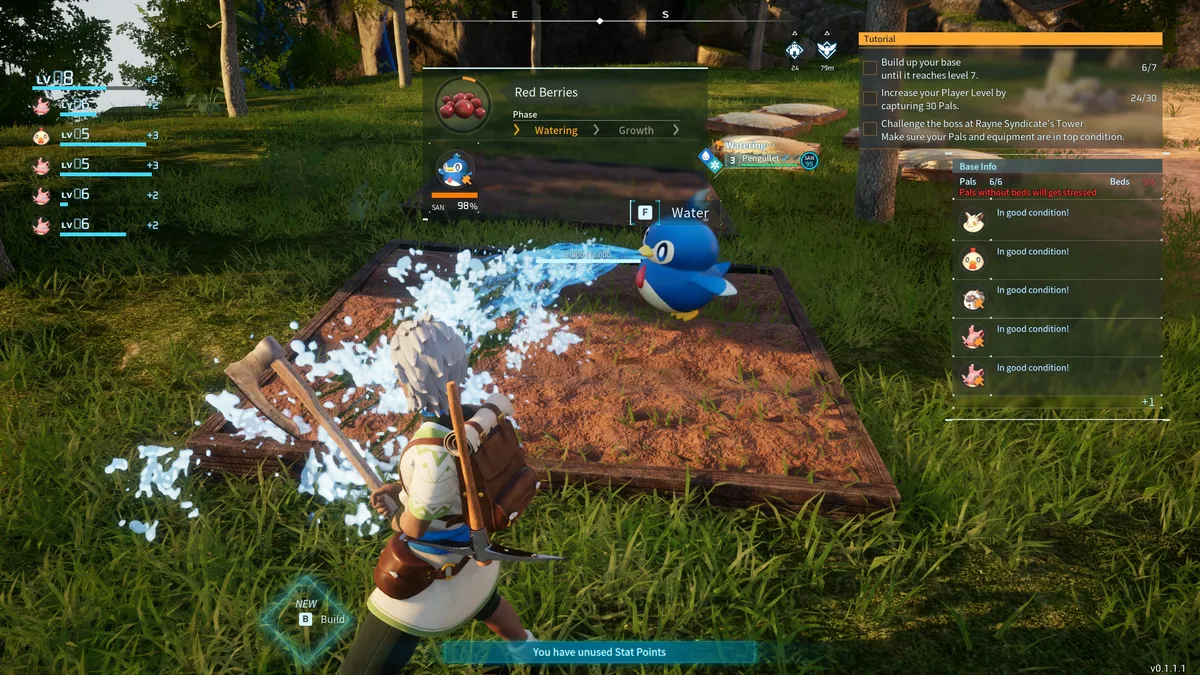
Task: Select the chicken Pal in the party list
Action: pos(41,136)
